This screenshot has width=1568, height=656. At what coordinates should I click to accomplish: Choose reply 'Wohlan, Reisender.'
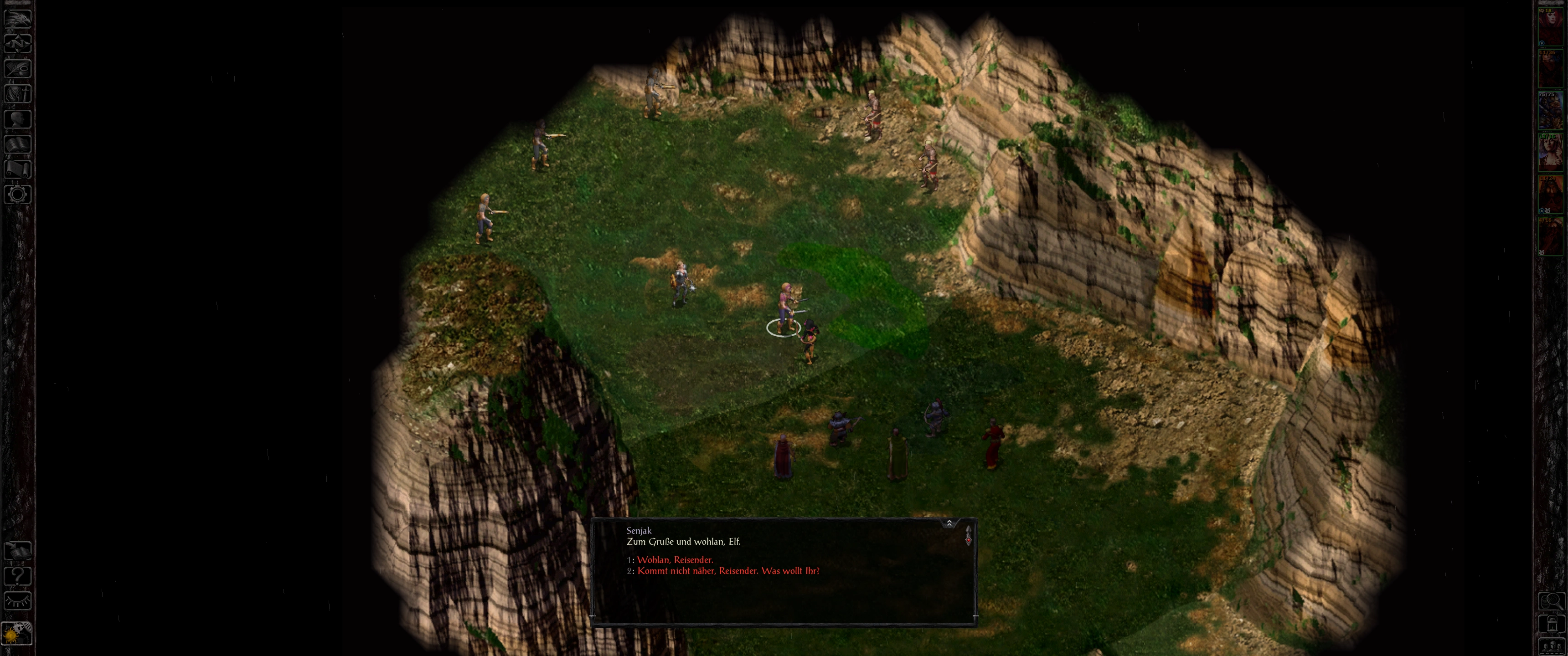pyautogui.click(x=675, y=559)
